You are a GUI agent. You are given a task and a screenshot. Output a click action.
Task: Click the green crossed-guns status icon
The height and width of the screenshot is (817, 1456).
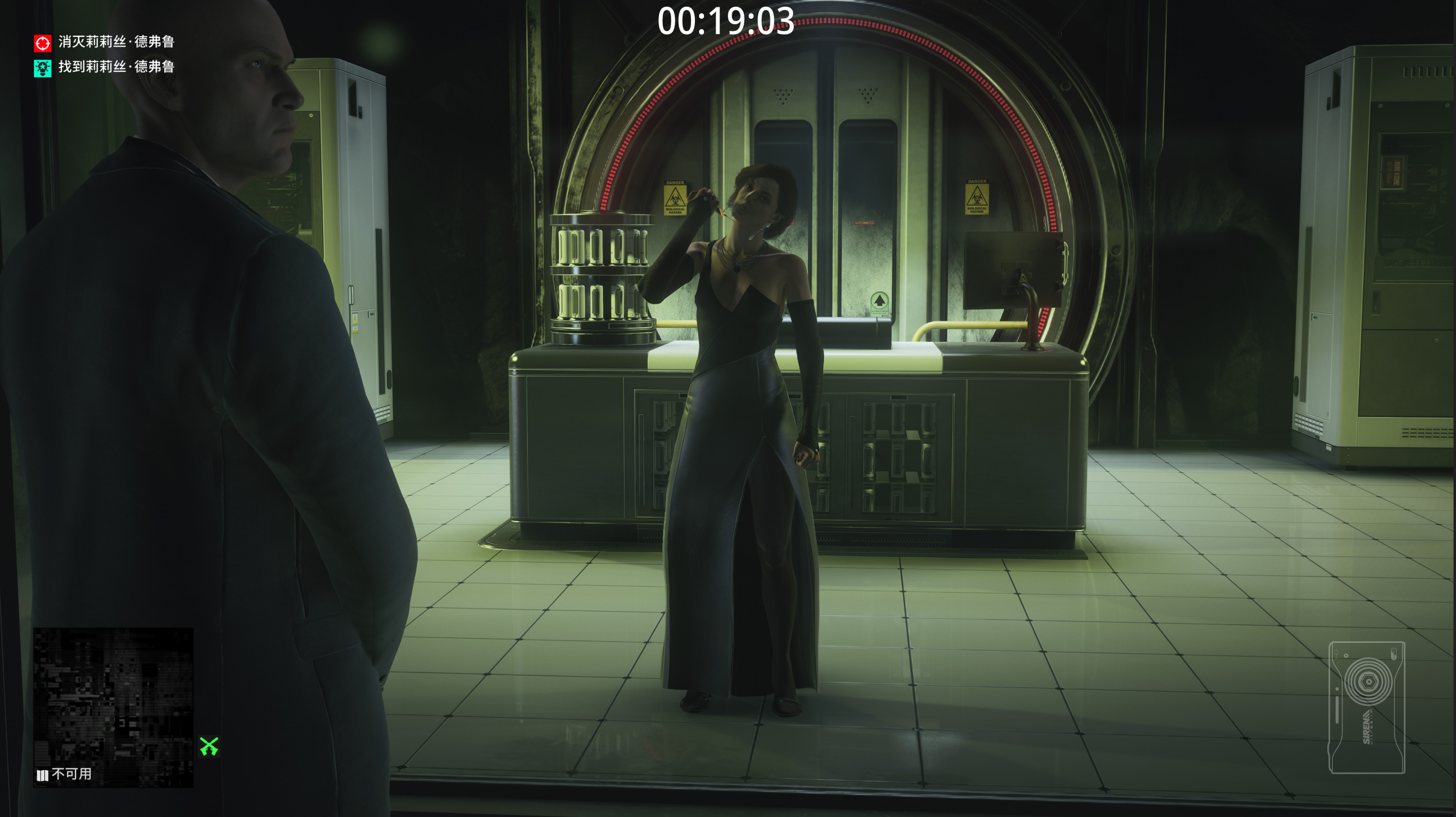point(208,746)
